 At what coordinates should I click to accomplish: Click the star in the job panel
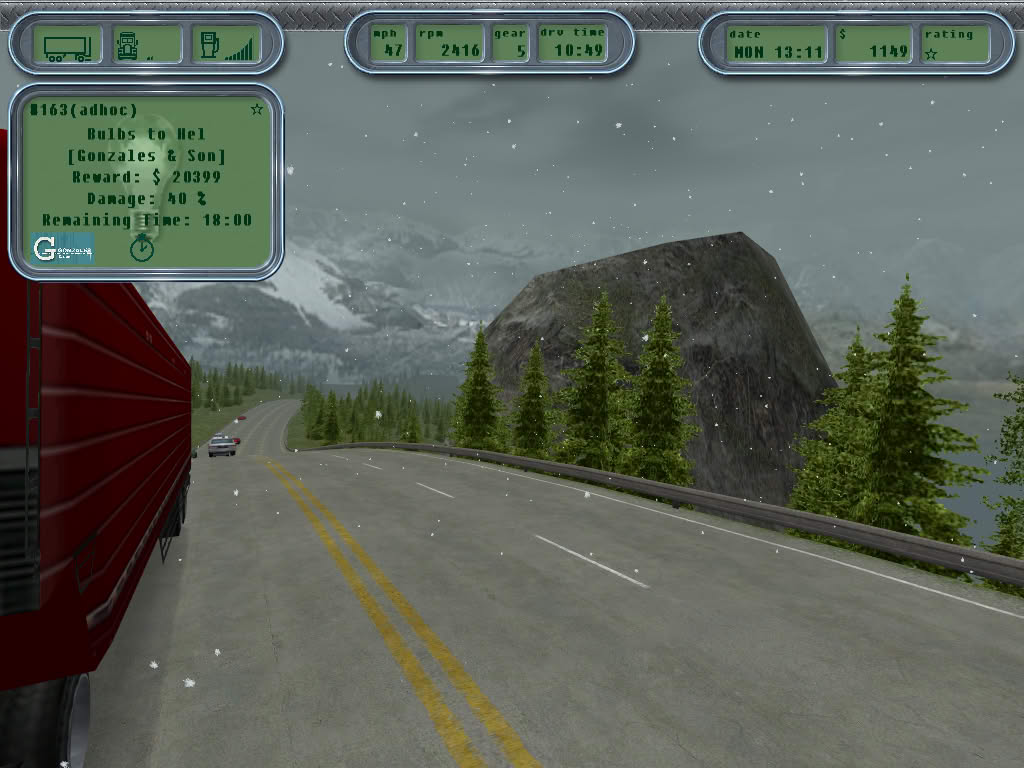pyautogui.click(x=257, y=109)
